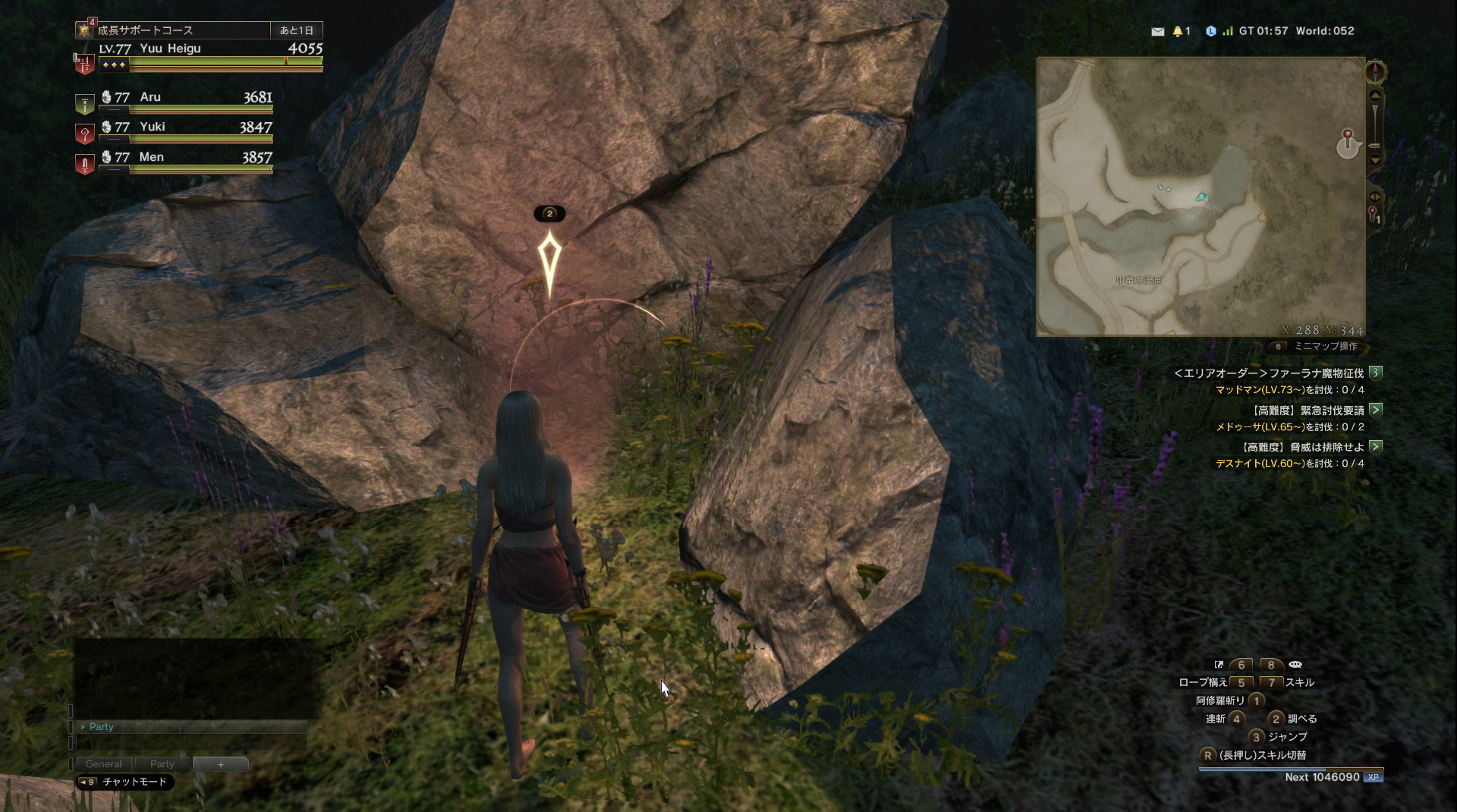Image resolution: width=1457 pixels, height=812 pixels.
Task: Open the growth support course banner
Action: click(x=182, y=30)
